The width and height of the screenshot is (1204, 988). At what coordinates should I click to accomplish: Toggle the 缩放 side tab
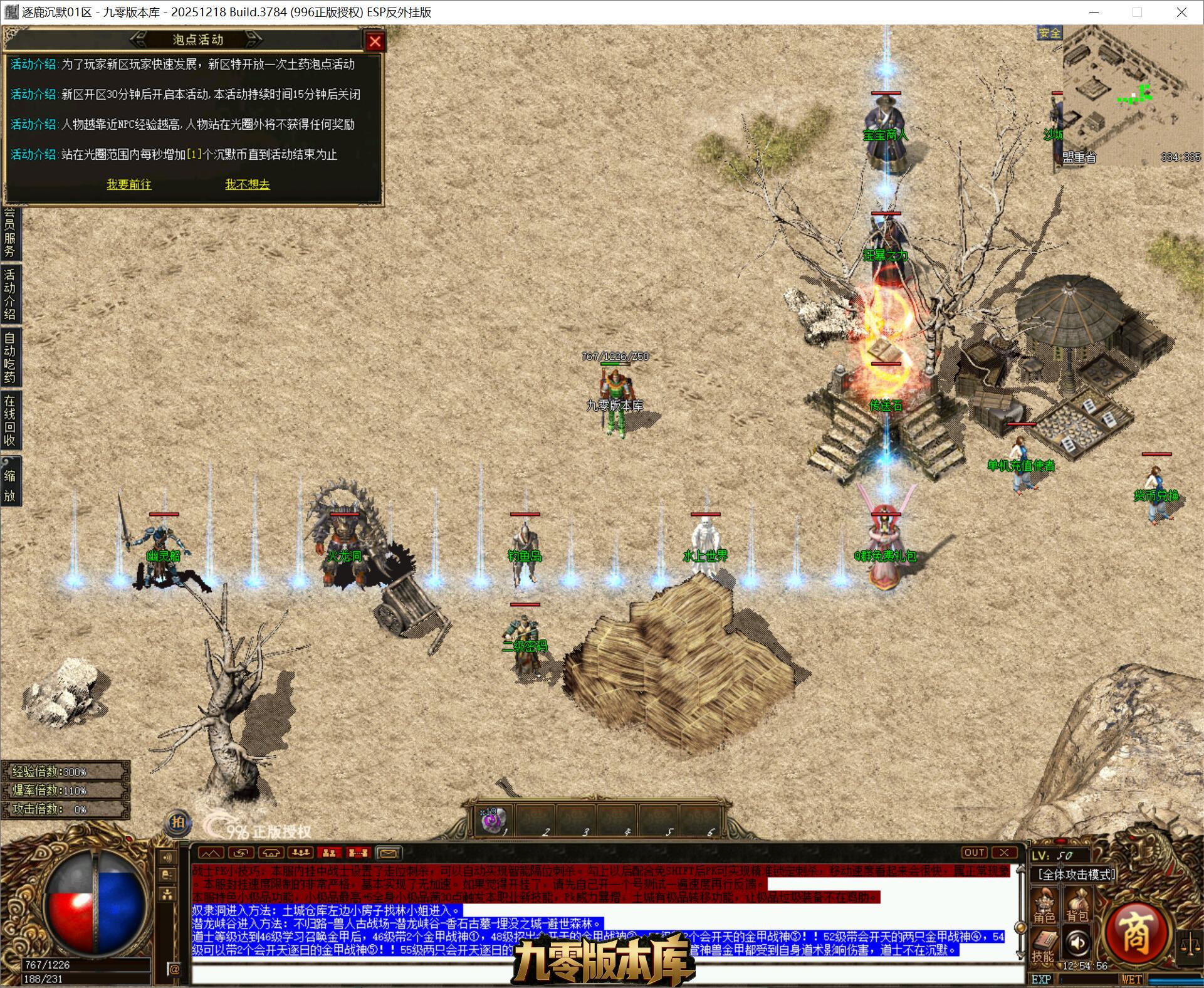click(10, 485)
